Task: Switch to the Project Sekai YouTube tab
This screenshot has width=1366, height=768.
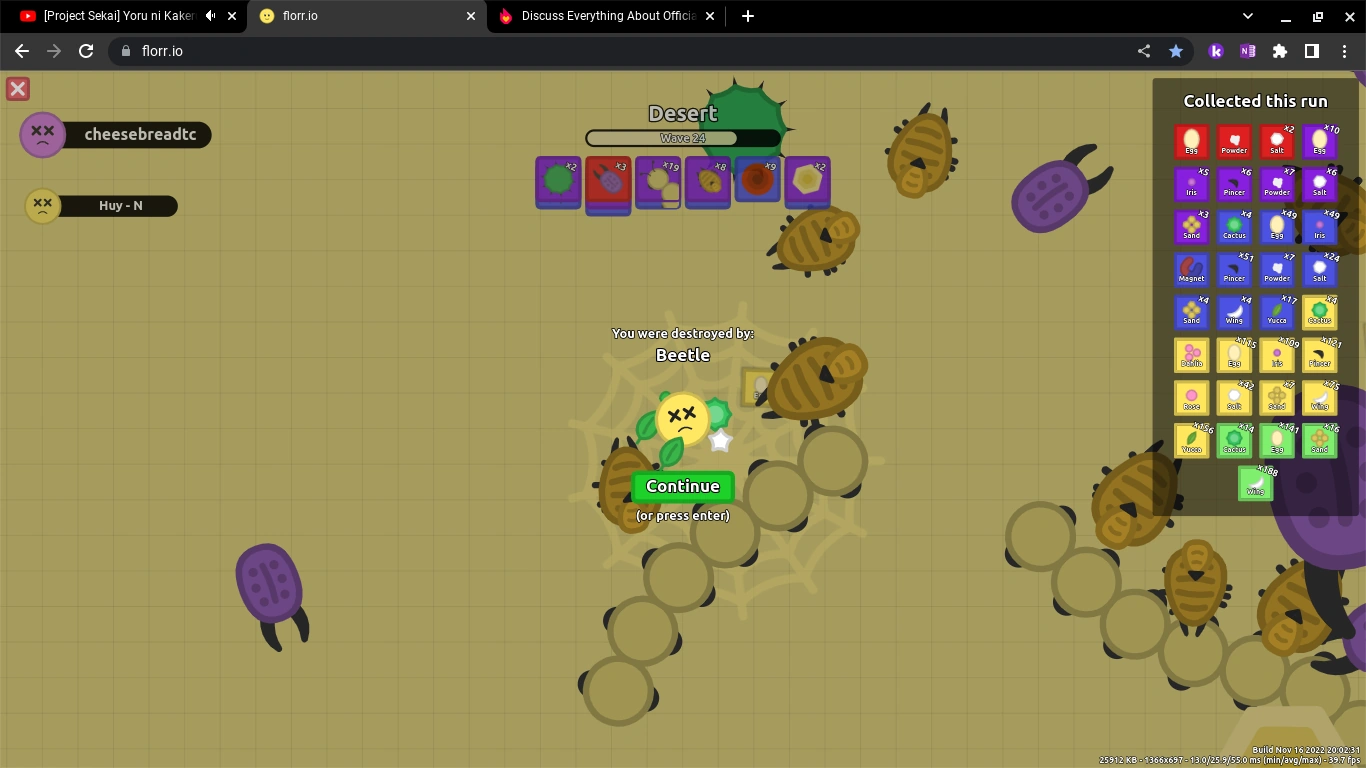Action: click(120, 16)
